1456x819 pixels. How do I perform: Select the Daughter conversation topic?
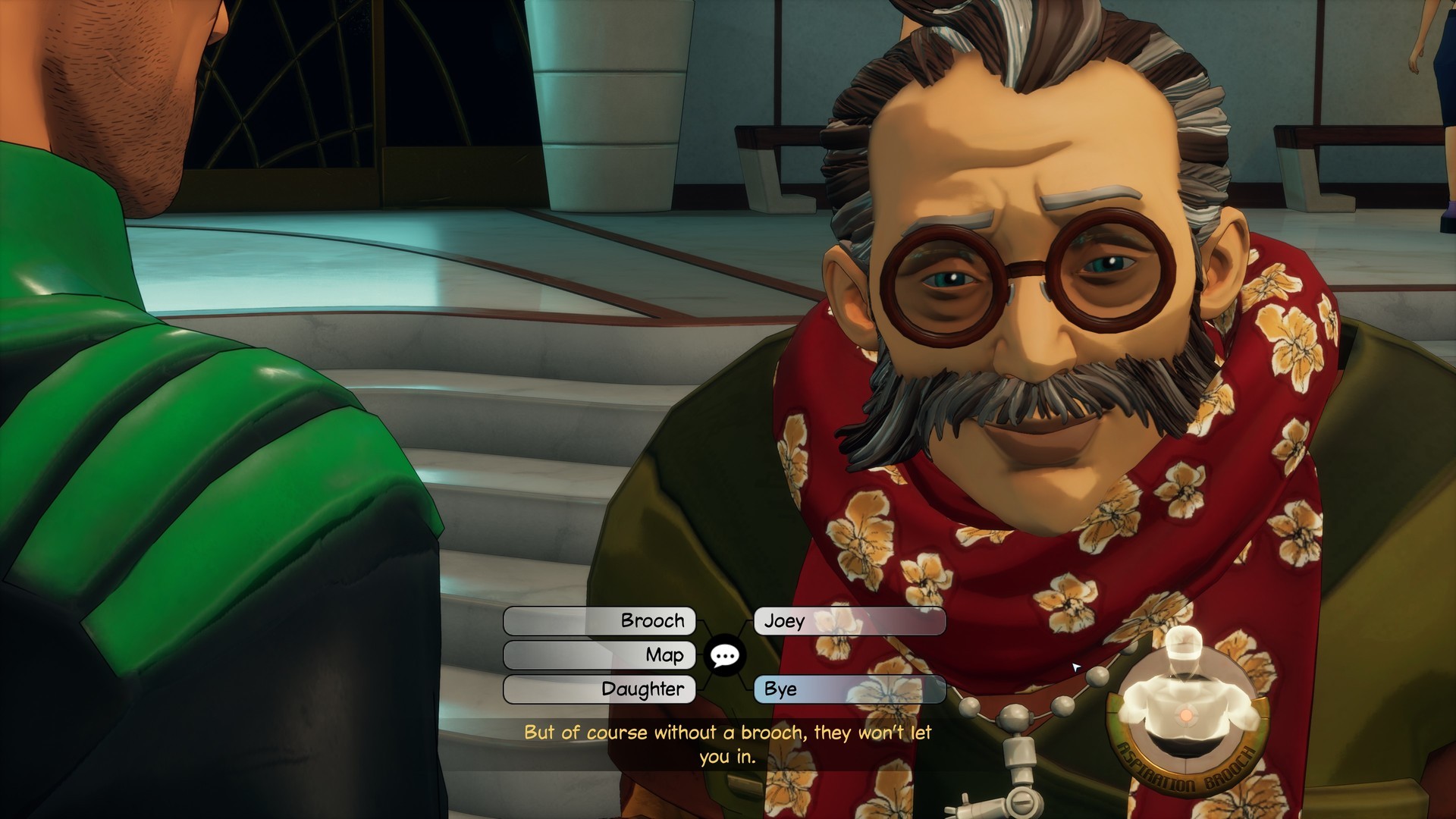point(599,689)
